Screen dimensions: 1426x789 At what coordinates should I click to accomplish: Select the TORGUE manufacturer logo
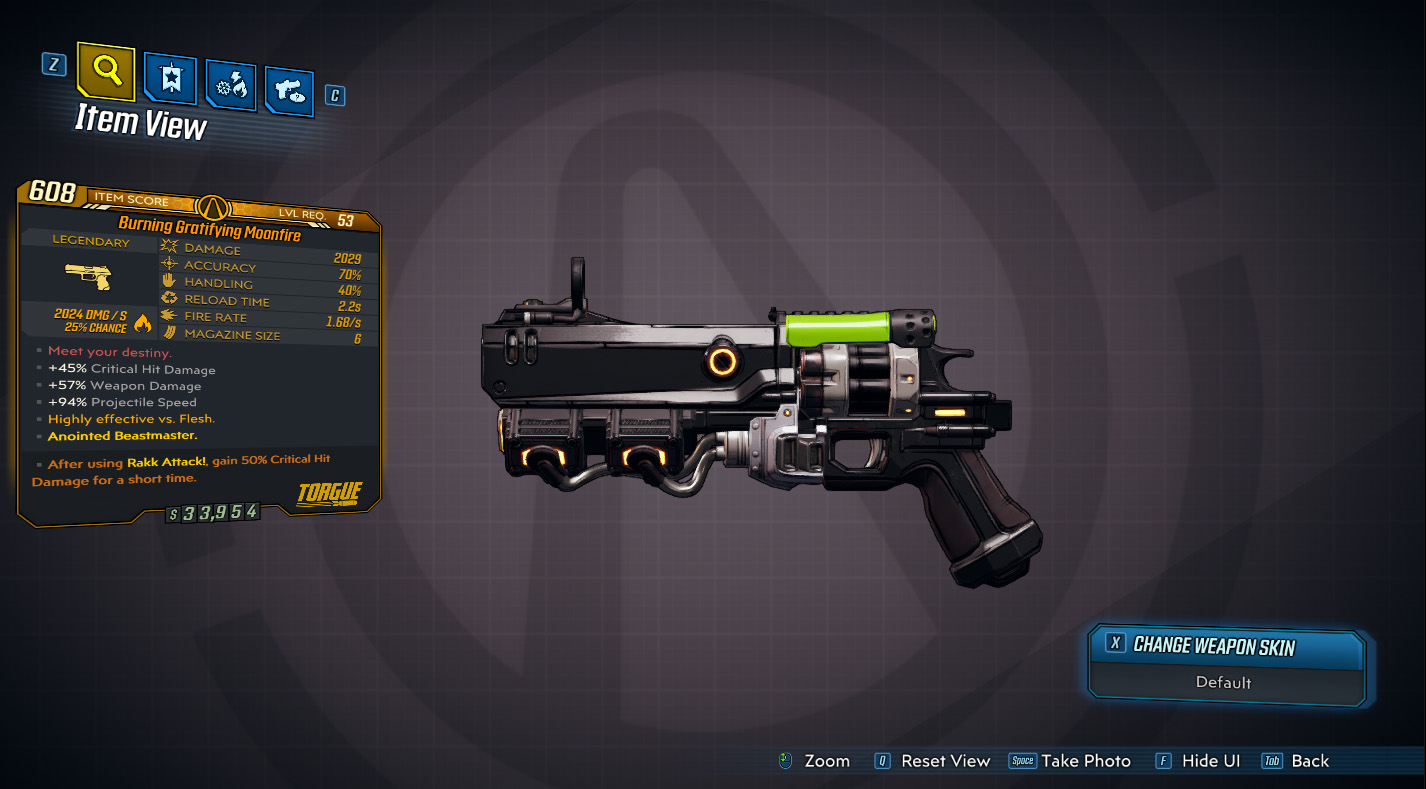[331, 494]
